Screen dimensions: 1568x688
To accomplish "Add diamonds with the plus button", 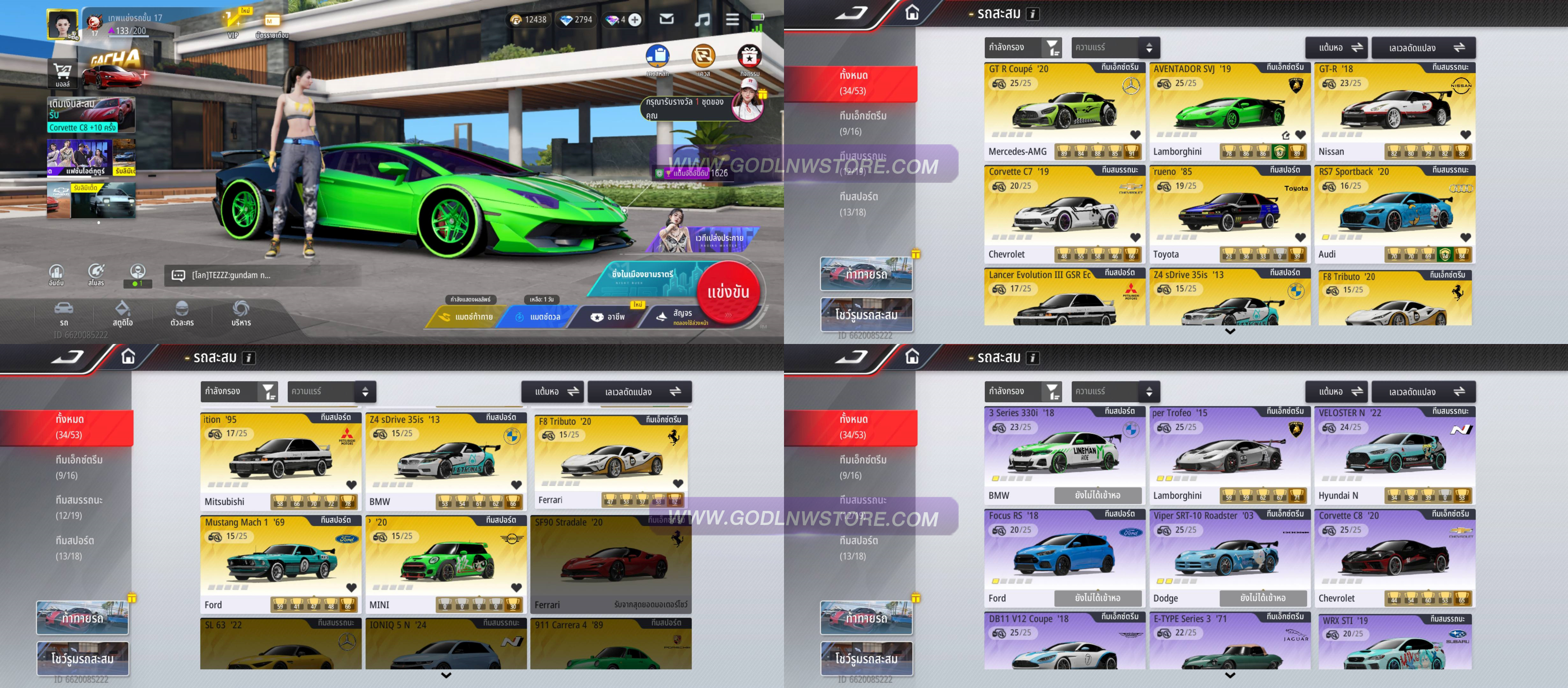I will coord(634,20).
